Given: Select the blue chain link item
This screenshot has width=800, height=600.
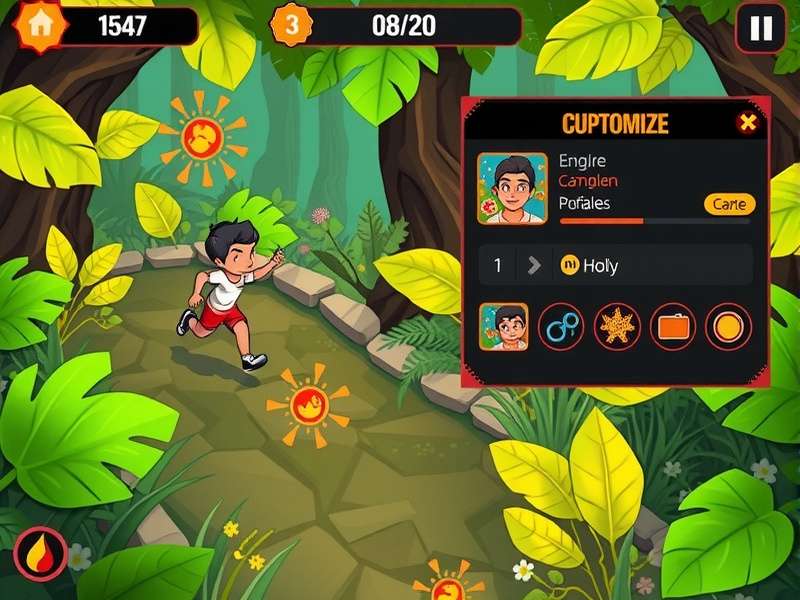Looking at the screenshot, I should 560,326.
